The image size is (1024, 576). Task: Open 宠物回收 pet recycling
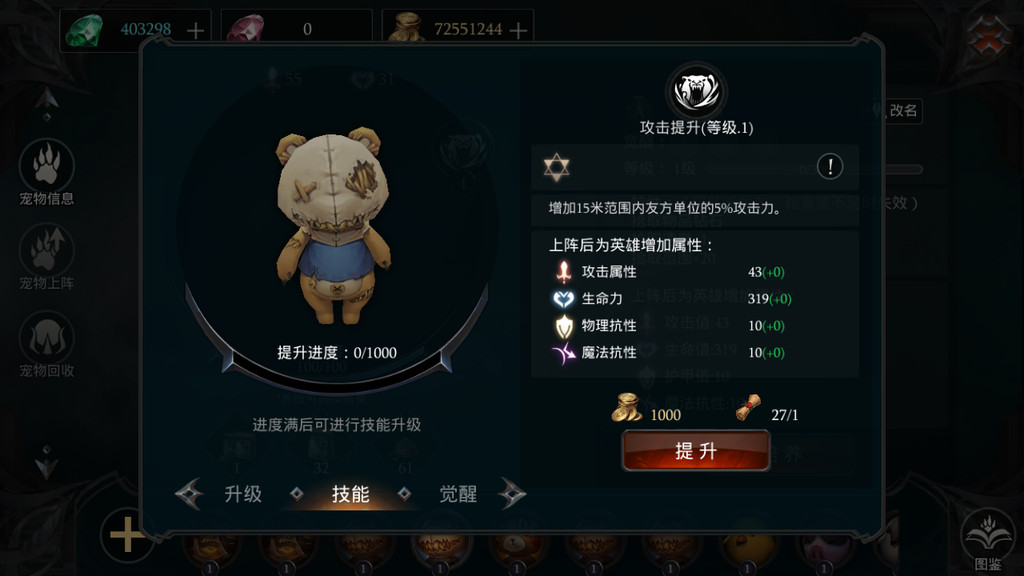[x=47, y=343]
